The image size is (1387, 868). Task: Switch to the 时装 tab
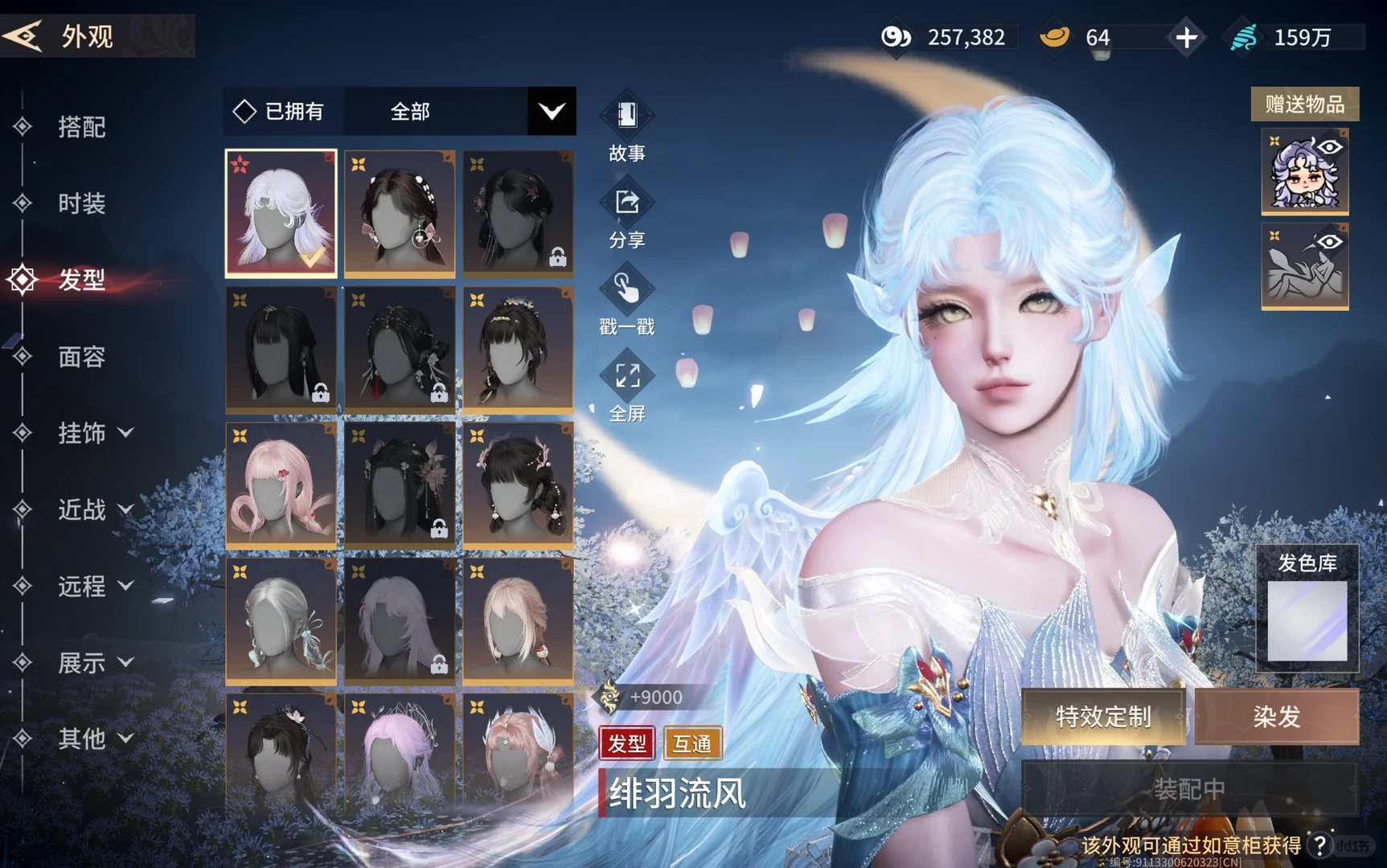80,203
